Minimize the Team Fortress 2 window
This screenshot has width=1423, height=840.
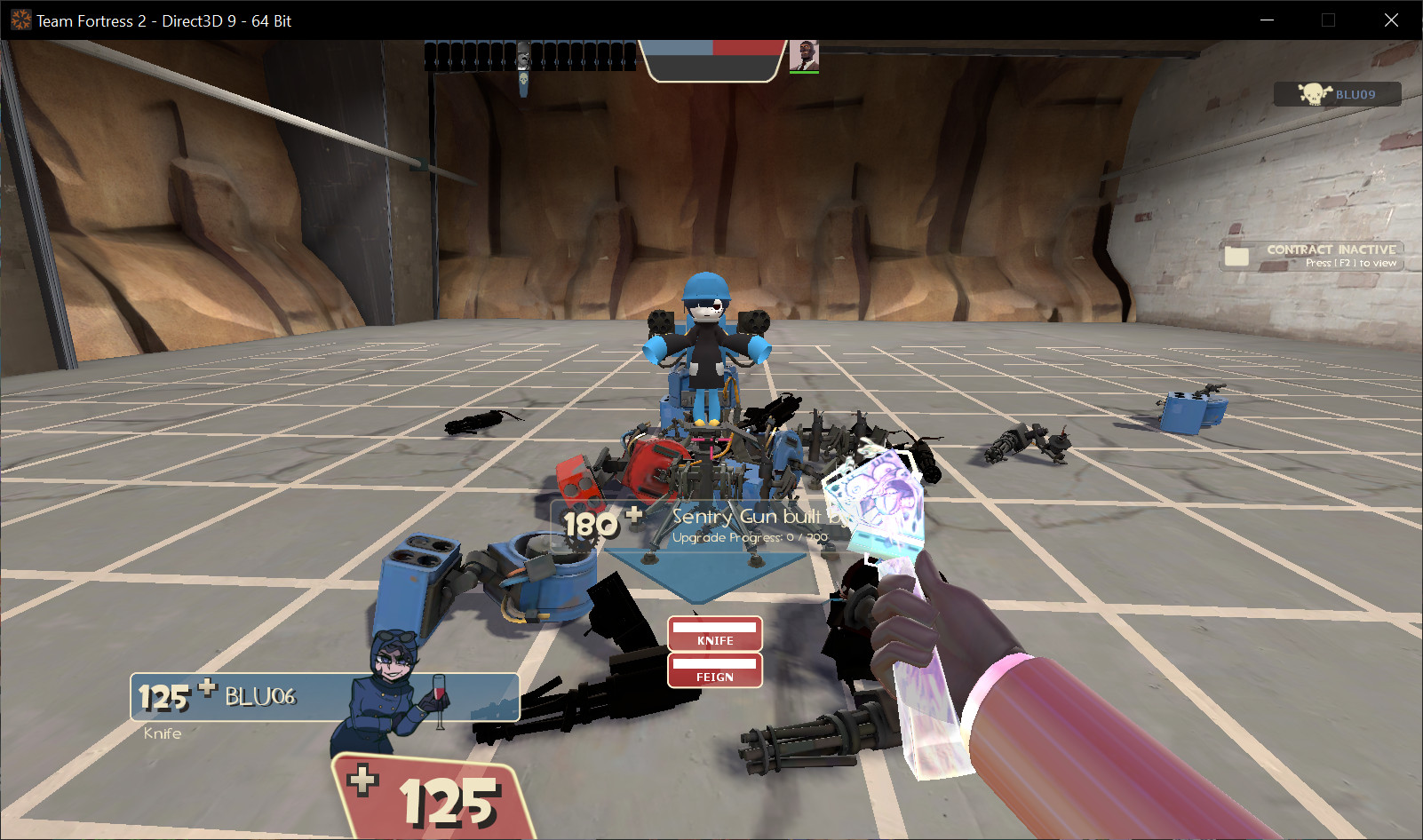(1265, 20)
